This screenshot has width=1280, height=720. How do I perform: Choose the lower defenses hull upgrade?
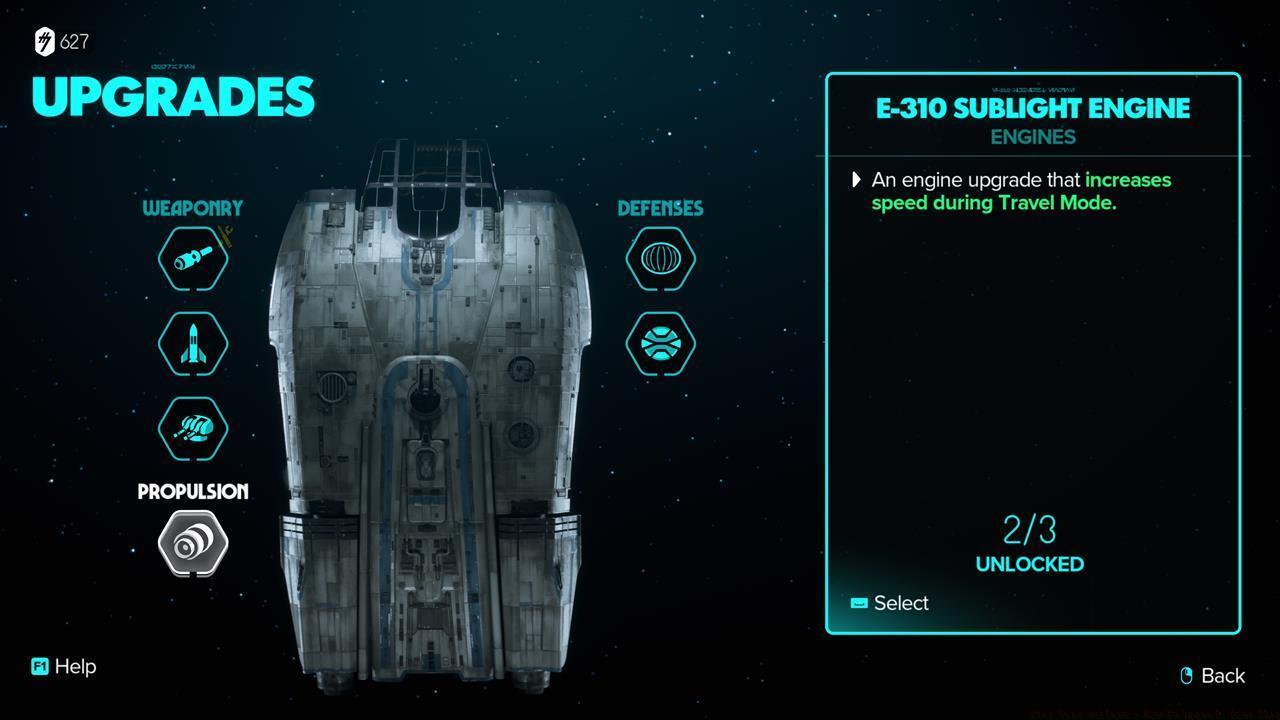coord(661,343)
